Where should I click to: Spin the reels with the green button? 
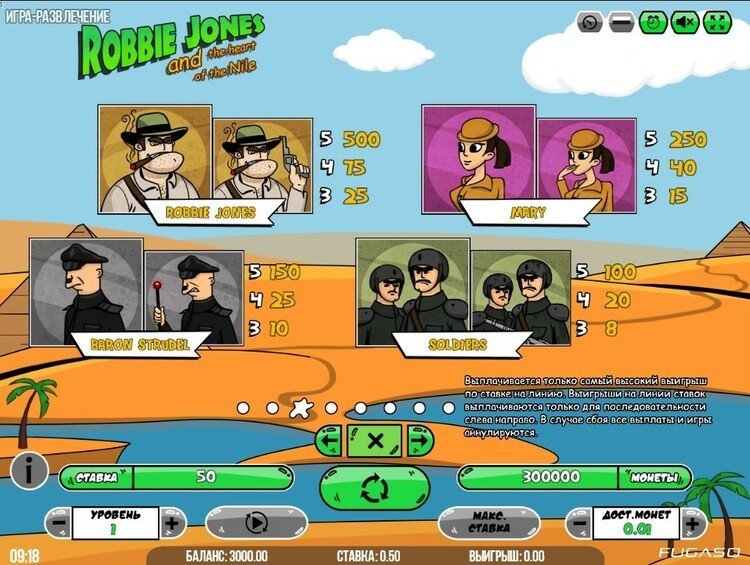[x=375, y=488]
